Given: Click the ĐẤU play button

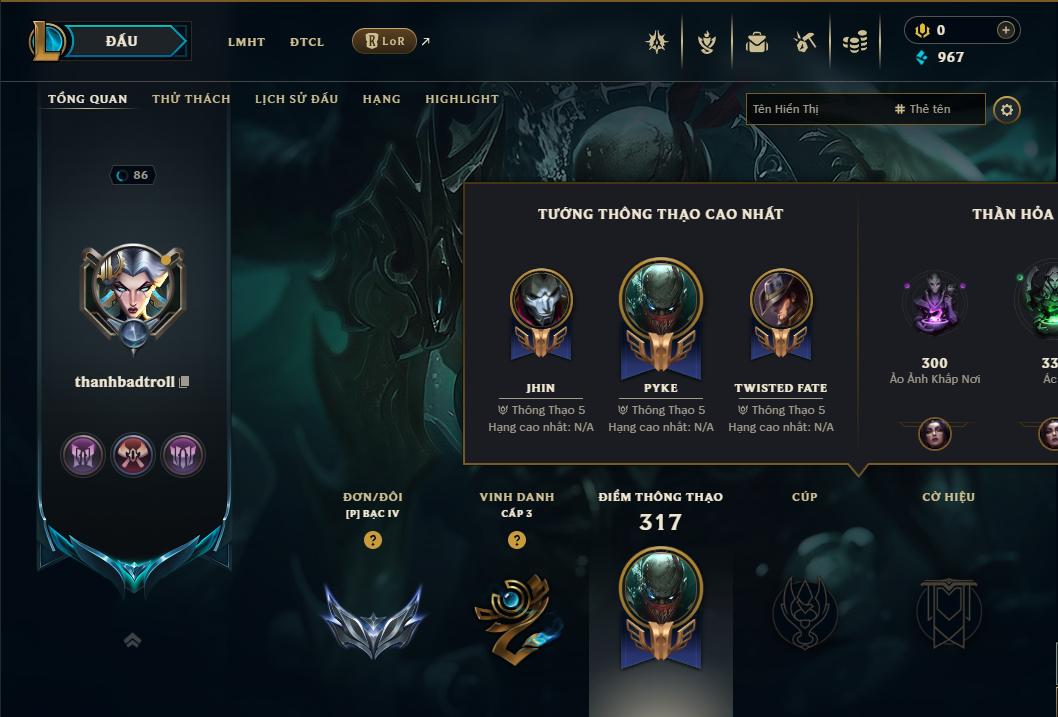Looking at the screenshot, I should click(x=122, y=41).
